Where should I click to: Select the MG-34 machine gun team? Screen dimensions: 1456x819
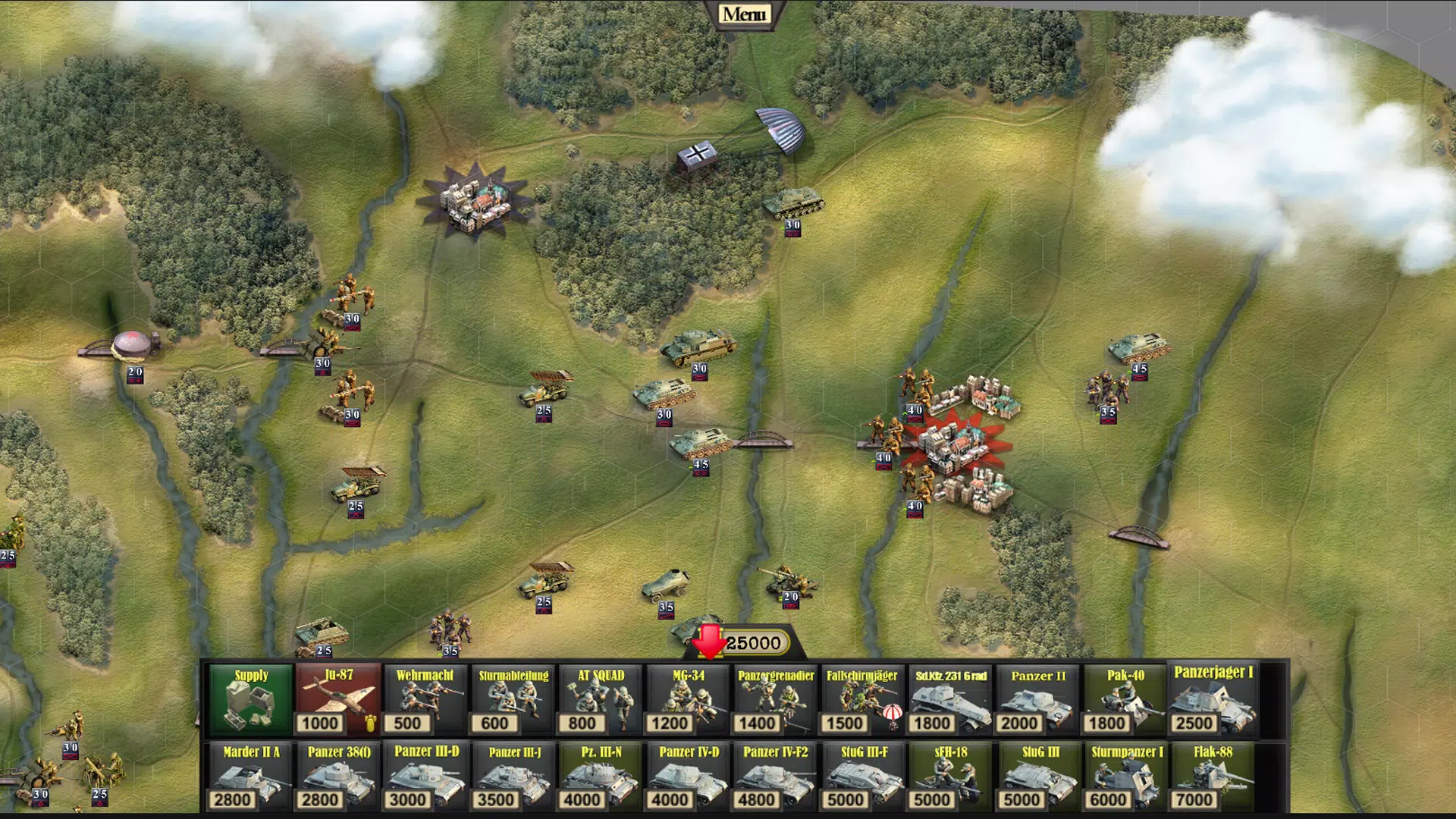pos(688,699)
